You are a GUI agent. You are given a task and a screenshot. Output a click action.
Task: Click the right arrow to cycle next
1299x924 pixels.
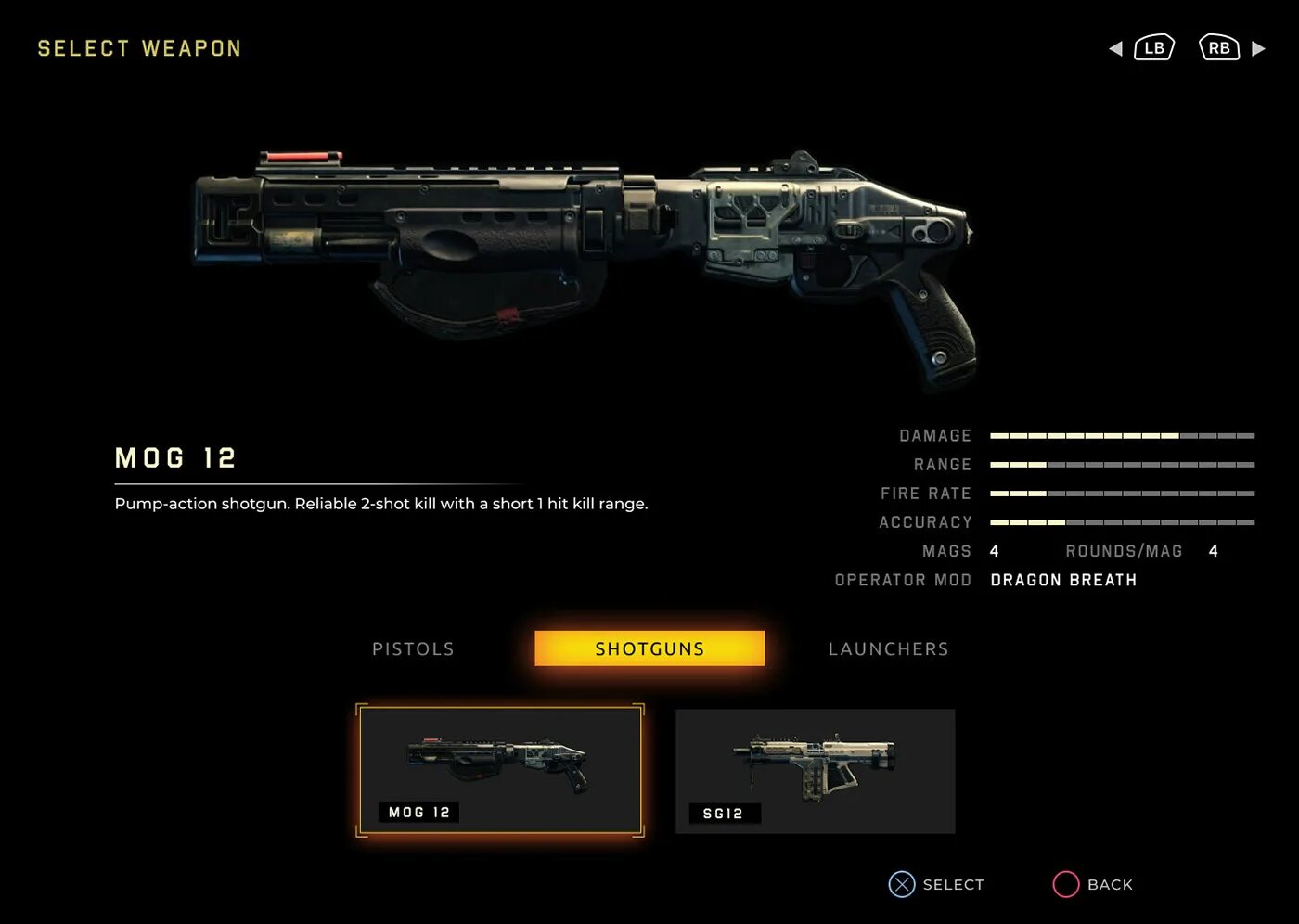click(x=1258, y=48)
